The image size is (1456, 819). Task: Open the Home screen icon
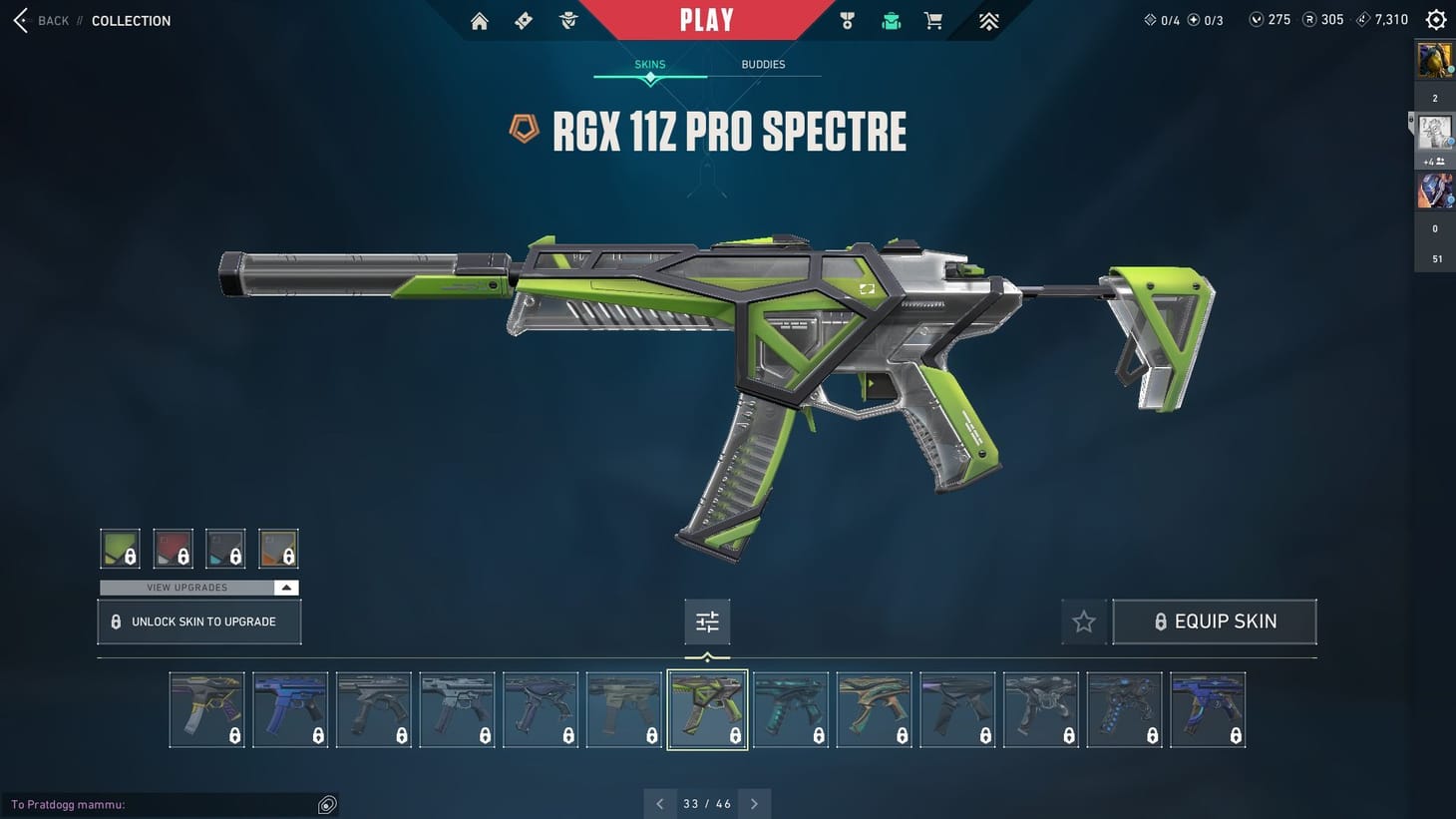pyautogui.click(x=479, y=20)
